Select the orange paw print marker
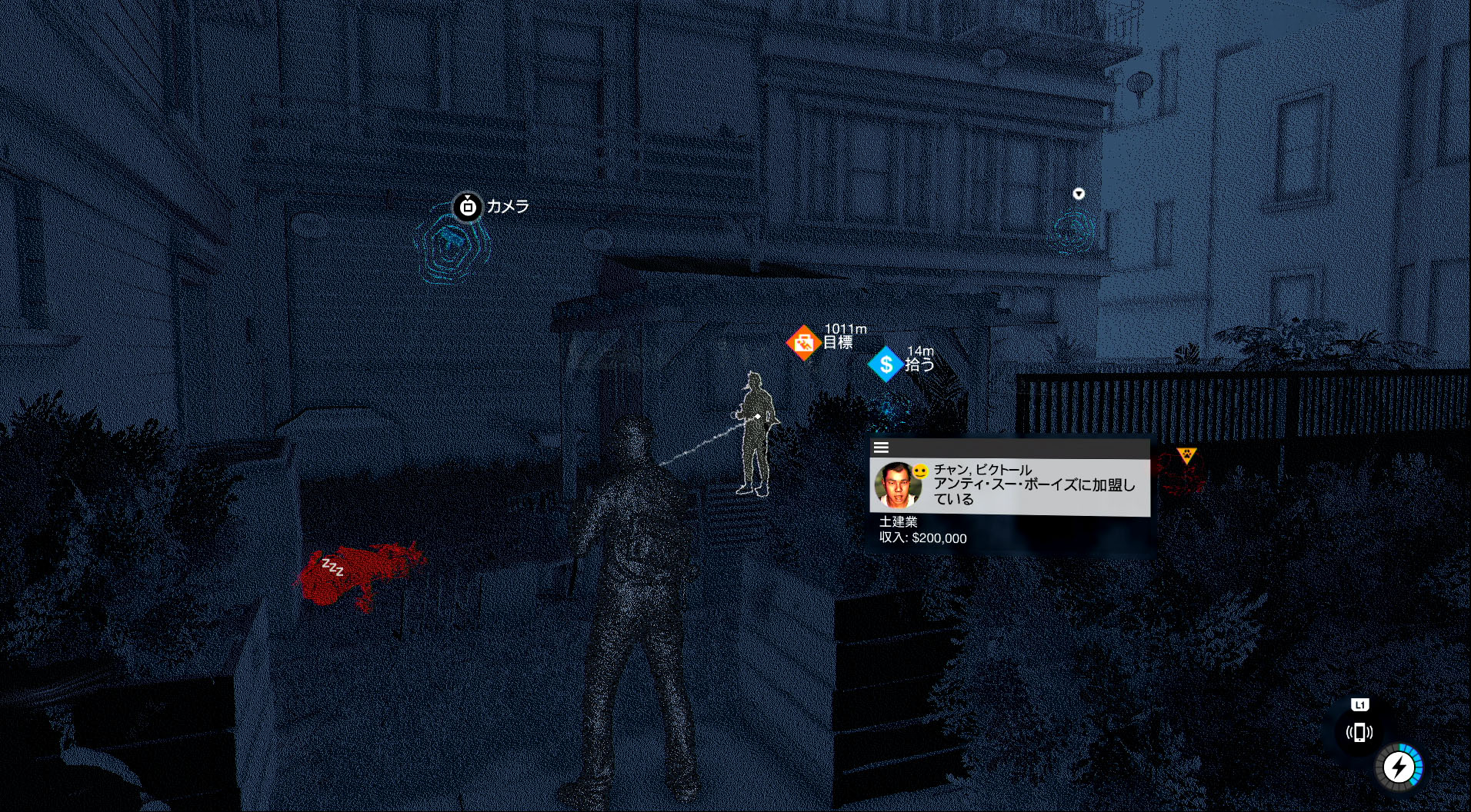This screenshot has height=812, width=1471. click(x=1186, y=455)
